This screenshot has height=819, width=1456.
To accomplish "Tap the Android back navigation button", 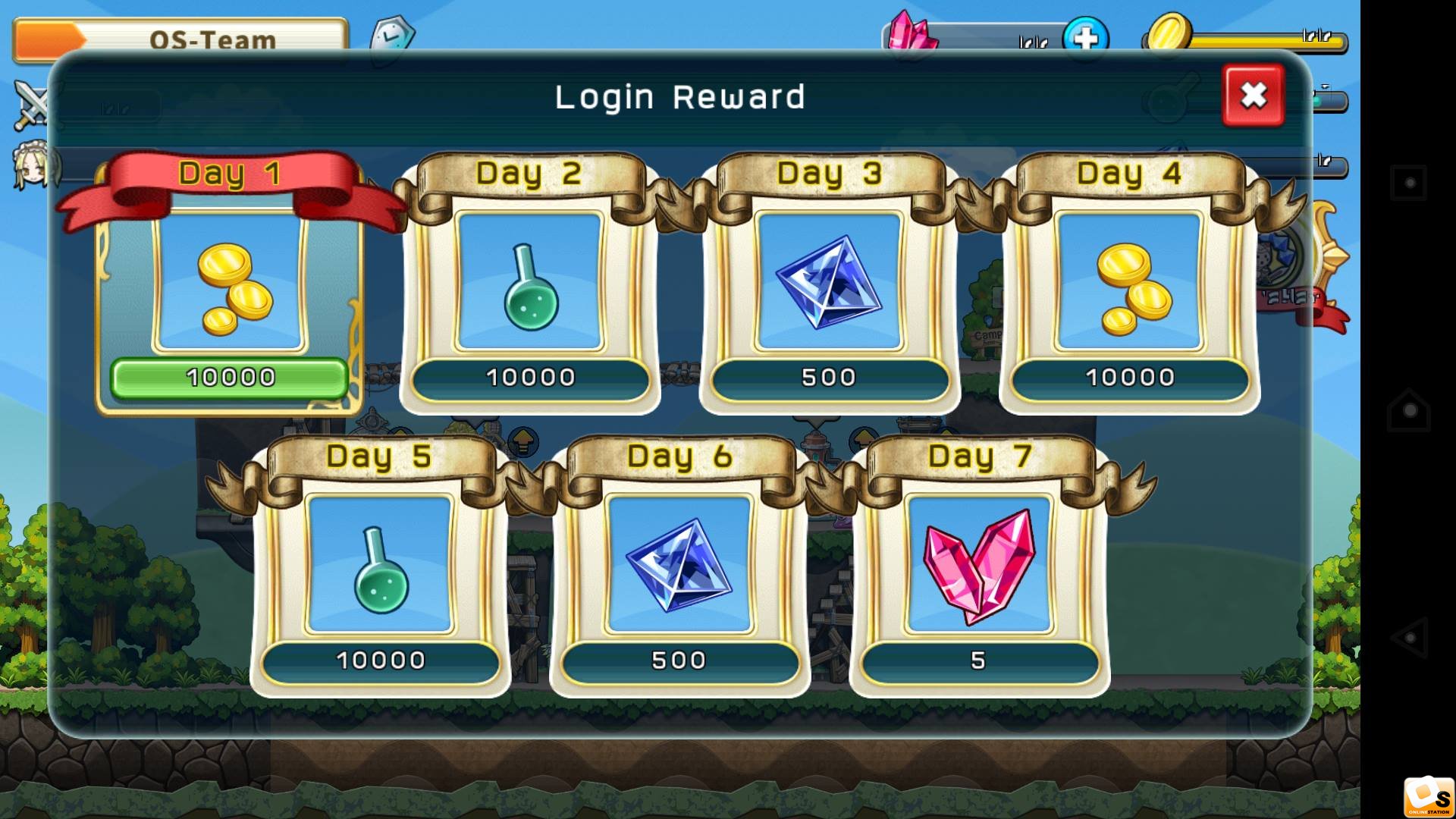I will tap(1410, 638).
